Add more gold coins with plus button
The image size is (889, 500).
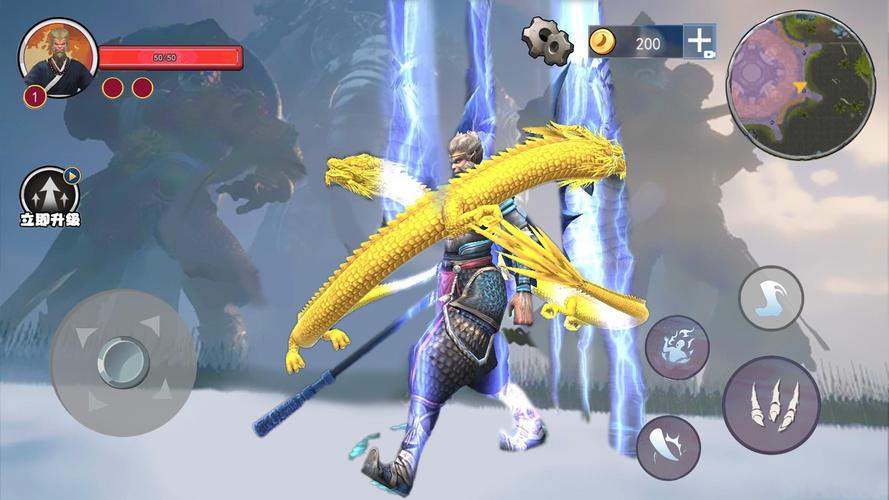(700, 41)
